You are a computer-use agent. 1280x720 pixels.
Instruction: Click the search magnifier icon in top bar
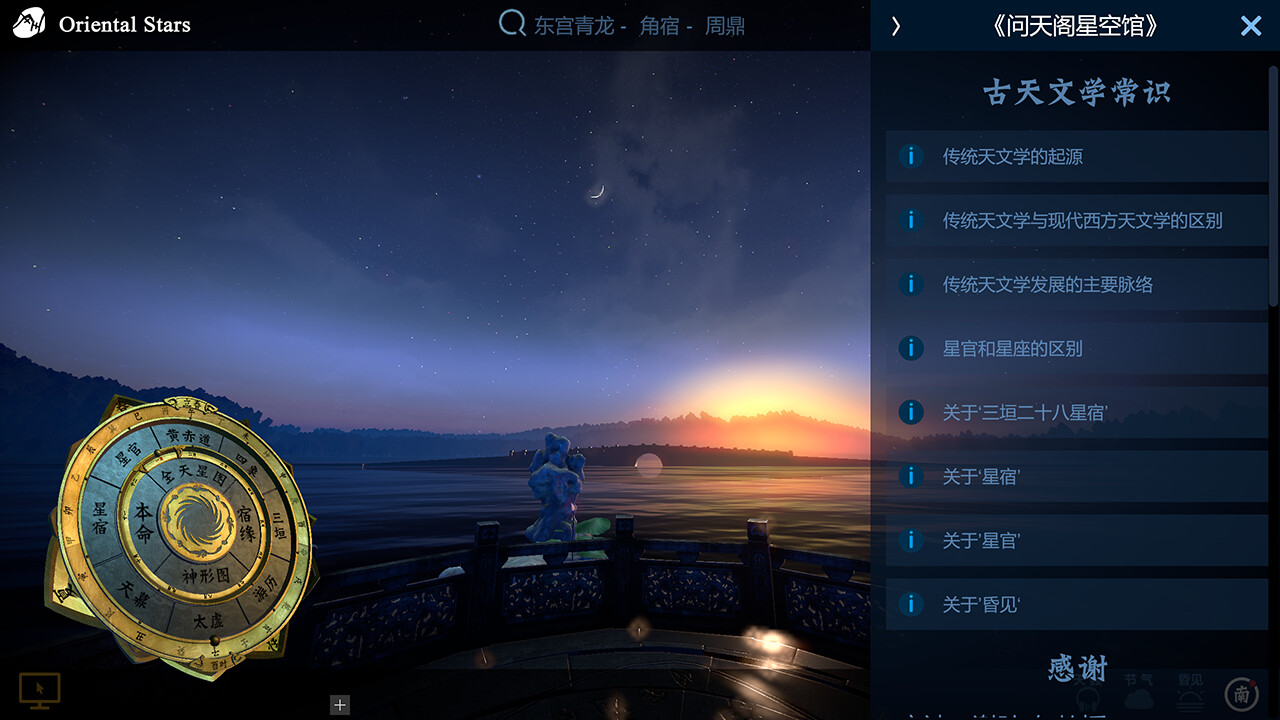pyautogui.click(x=511, y=24)
